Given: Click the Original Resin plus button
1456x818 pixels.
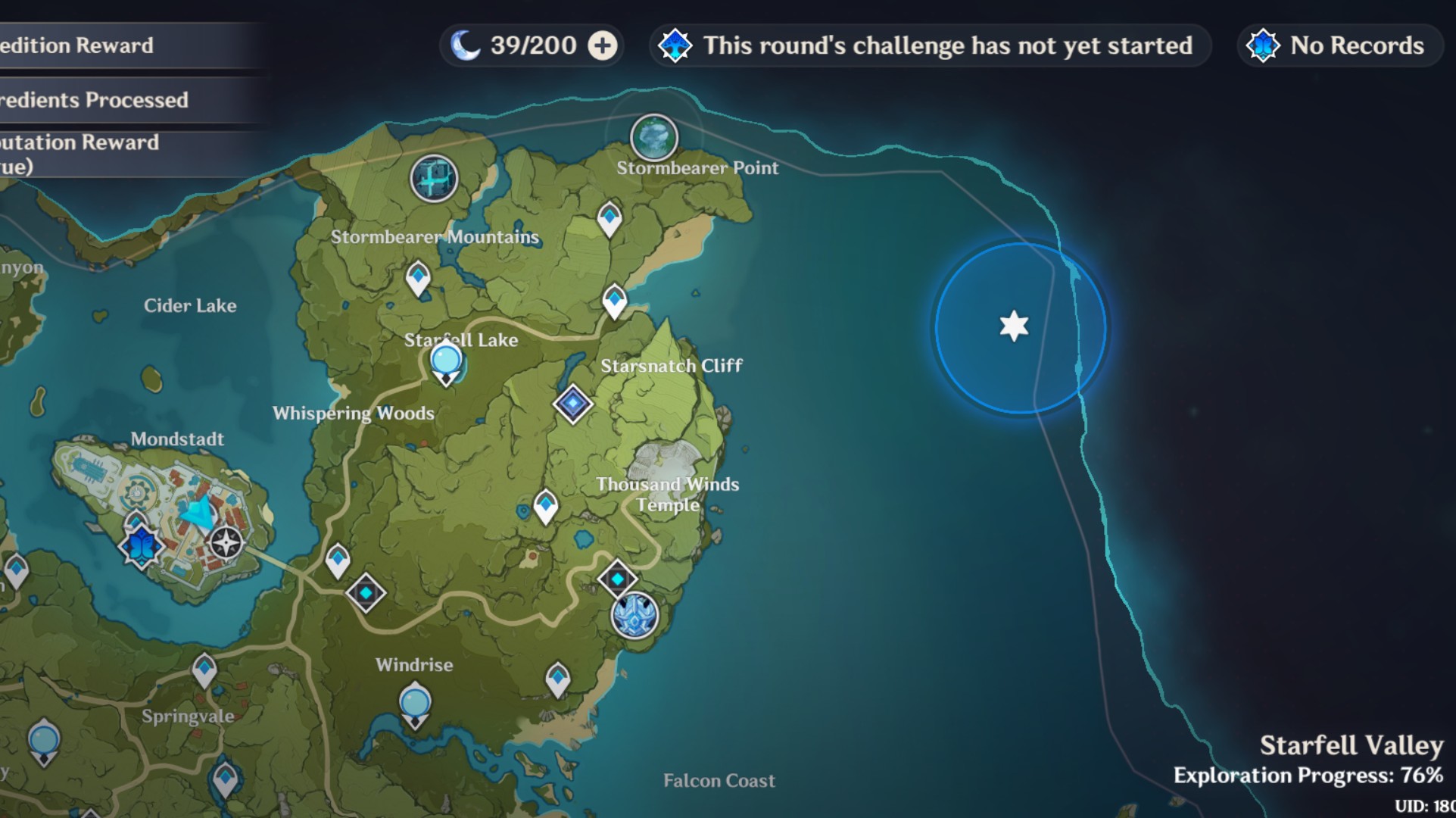Looking at the screenshot, I should pyautogui.click(x=600, y=45).
